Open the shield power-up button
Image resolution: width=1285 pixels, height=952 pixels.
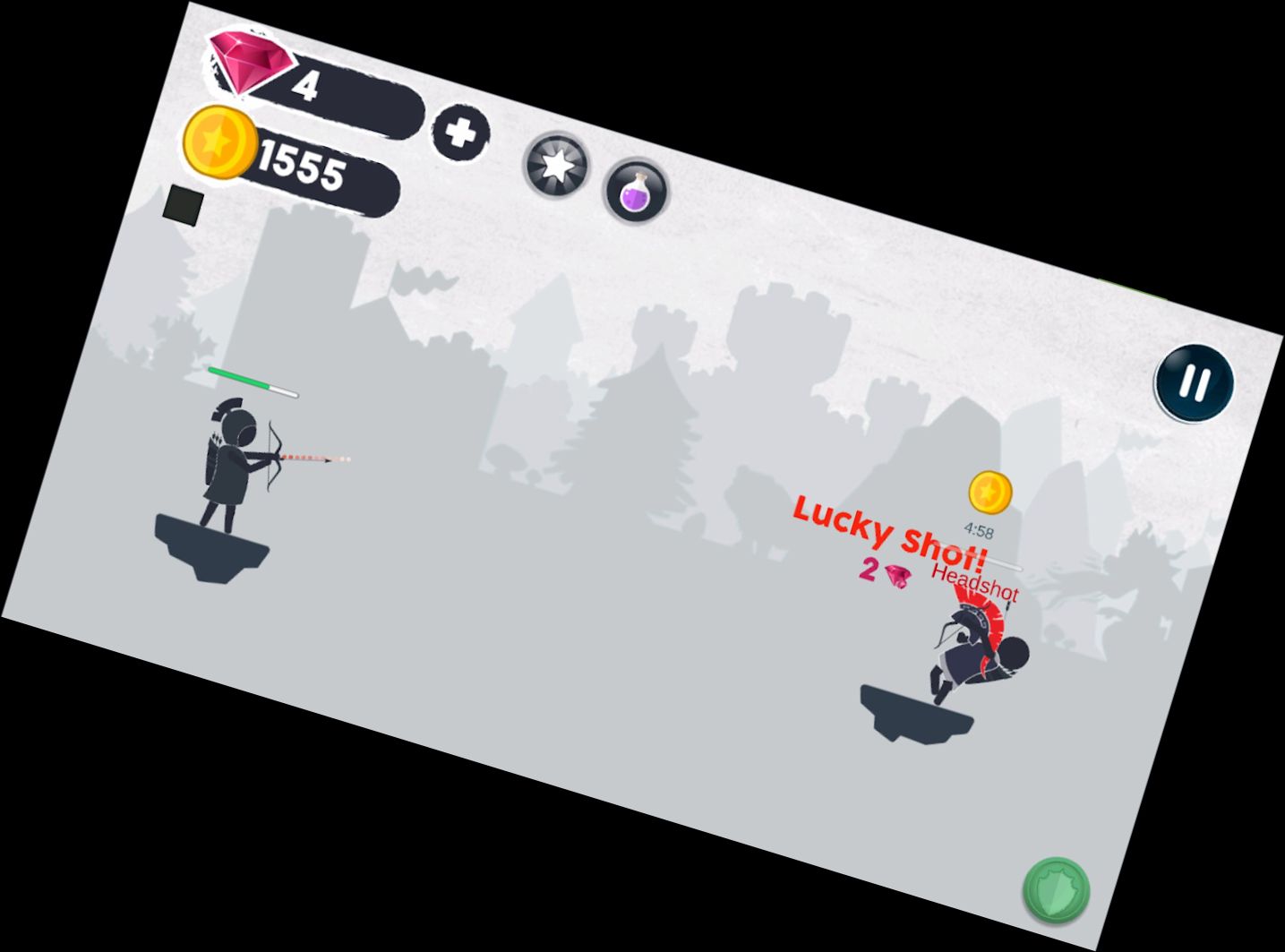pyautogui.click(x=1057, y=891)
